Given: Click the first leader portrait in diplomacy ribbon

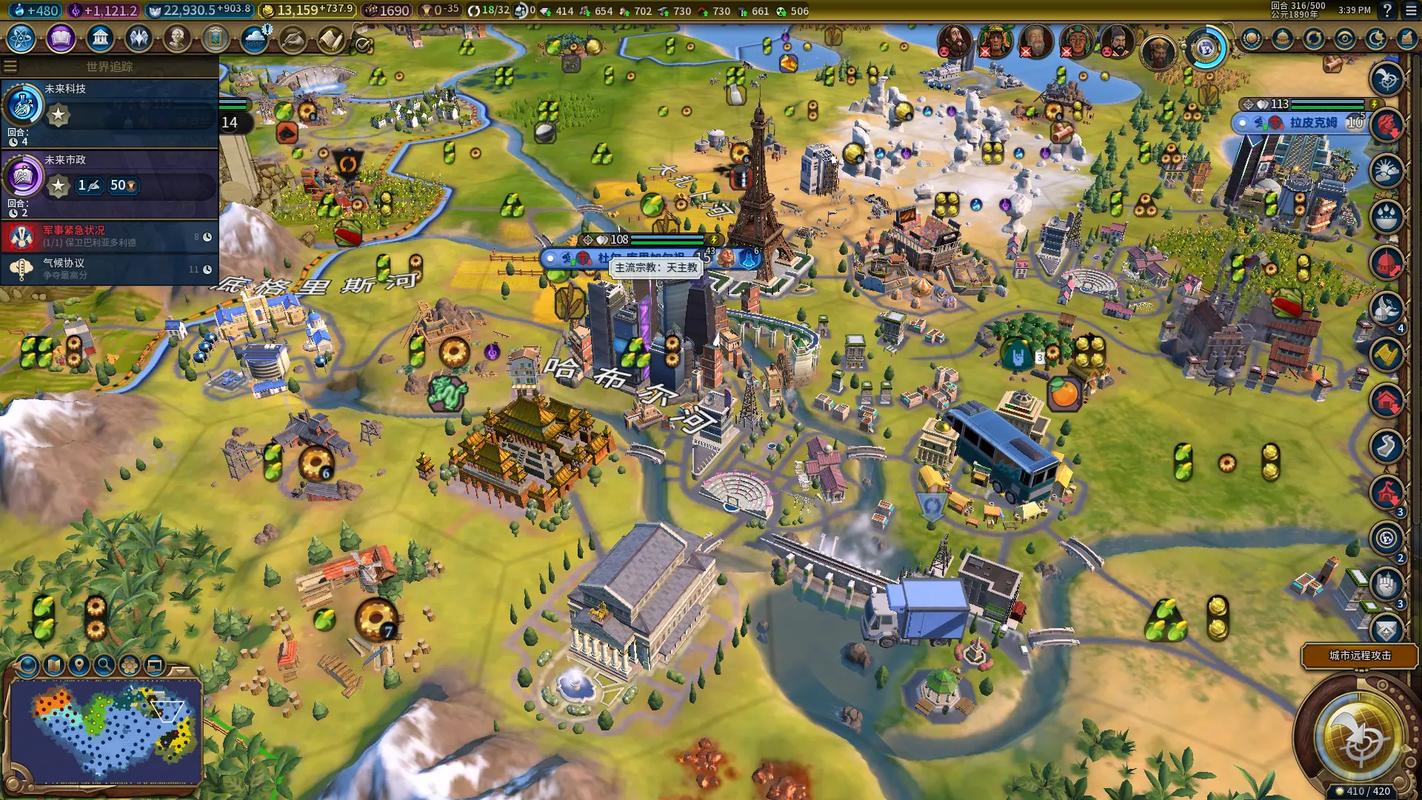Looking at the screenshot, I should click(954, 41).
